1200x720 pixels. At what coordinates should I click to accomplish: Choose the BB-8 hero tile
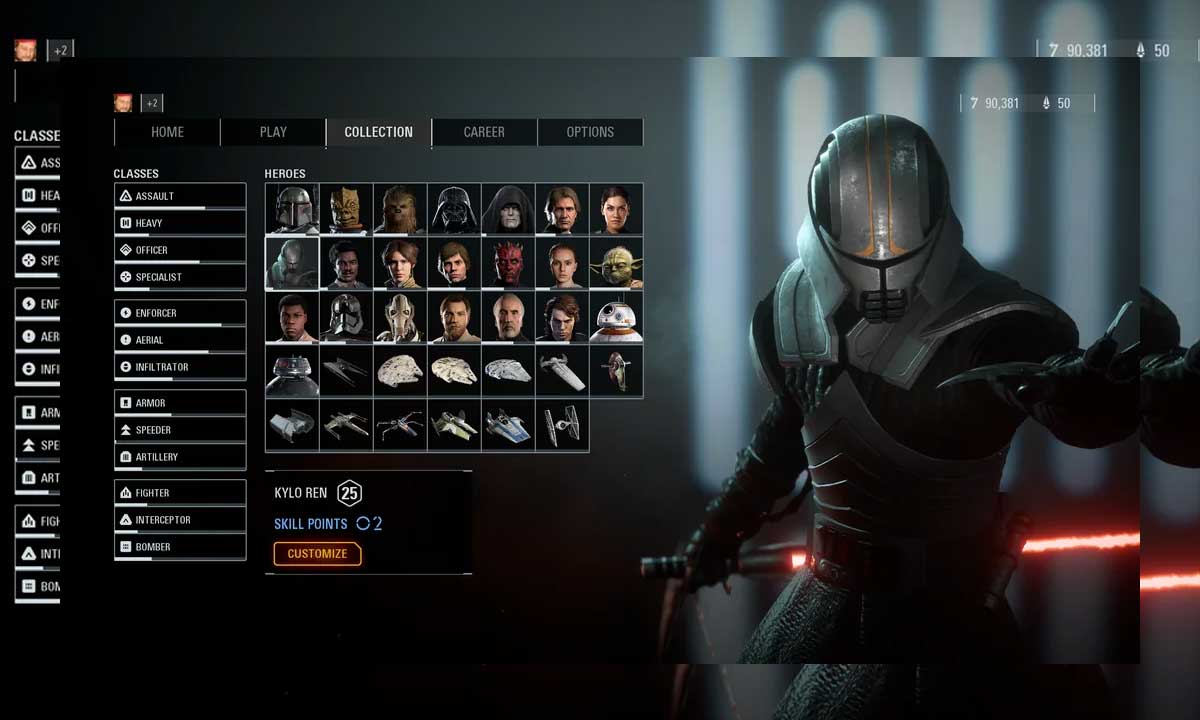[x=616, y=317]
